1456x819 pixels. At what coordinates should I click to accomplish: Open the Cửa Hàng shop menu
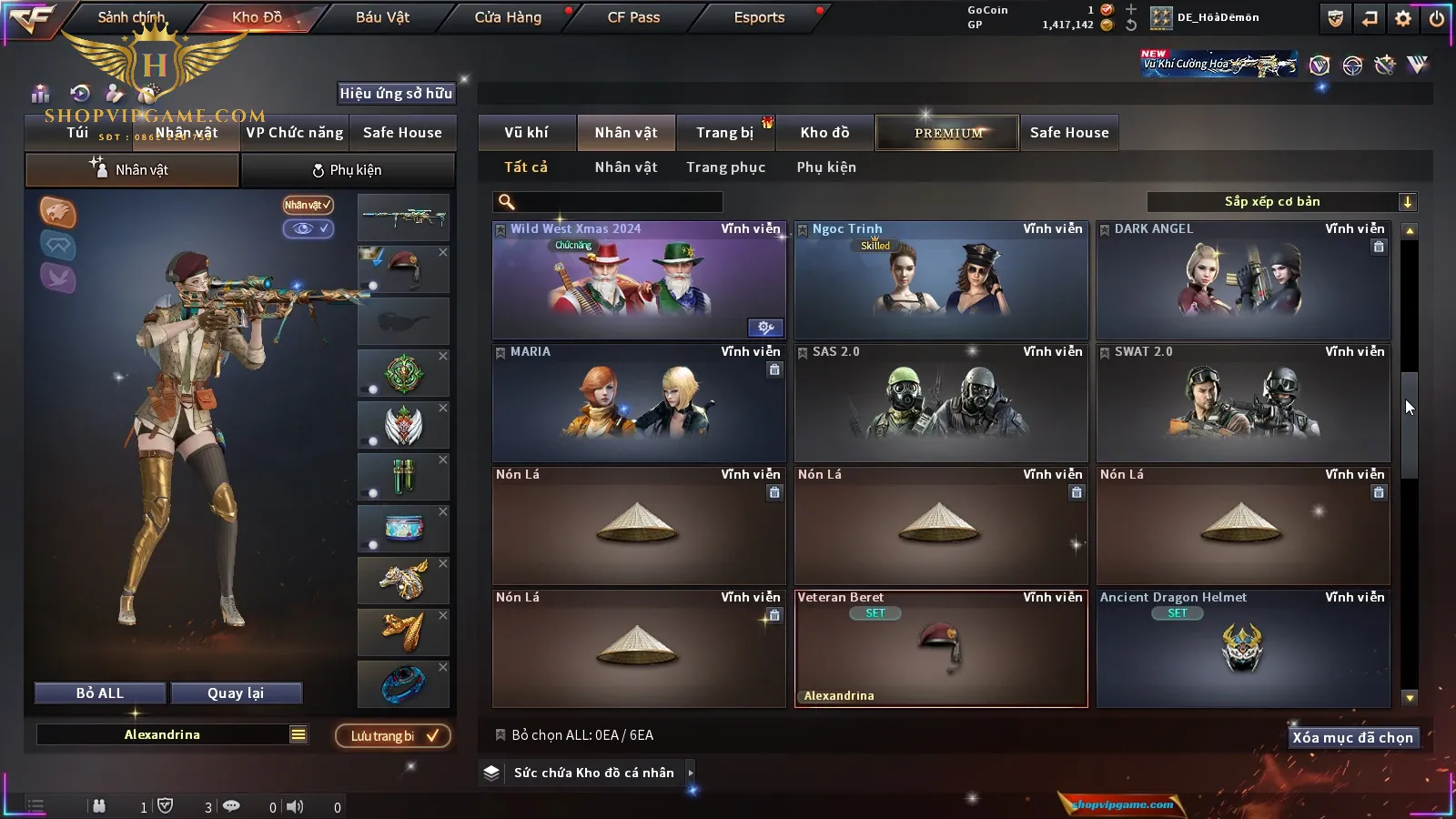tap(508, 17)
